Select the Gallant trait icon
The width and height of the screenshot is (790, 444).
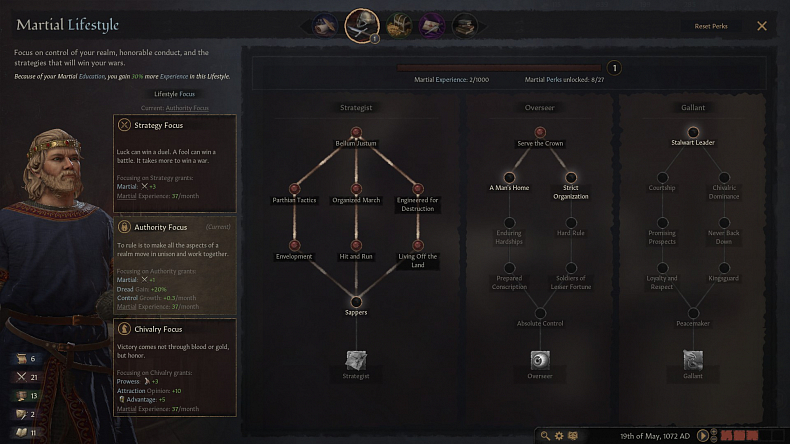click(x=693, y=360)
